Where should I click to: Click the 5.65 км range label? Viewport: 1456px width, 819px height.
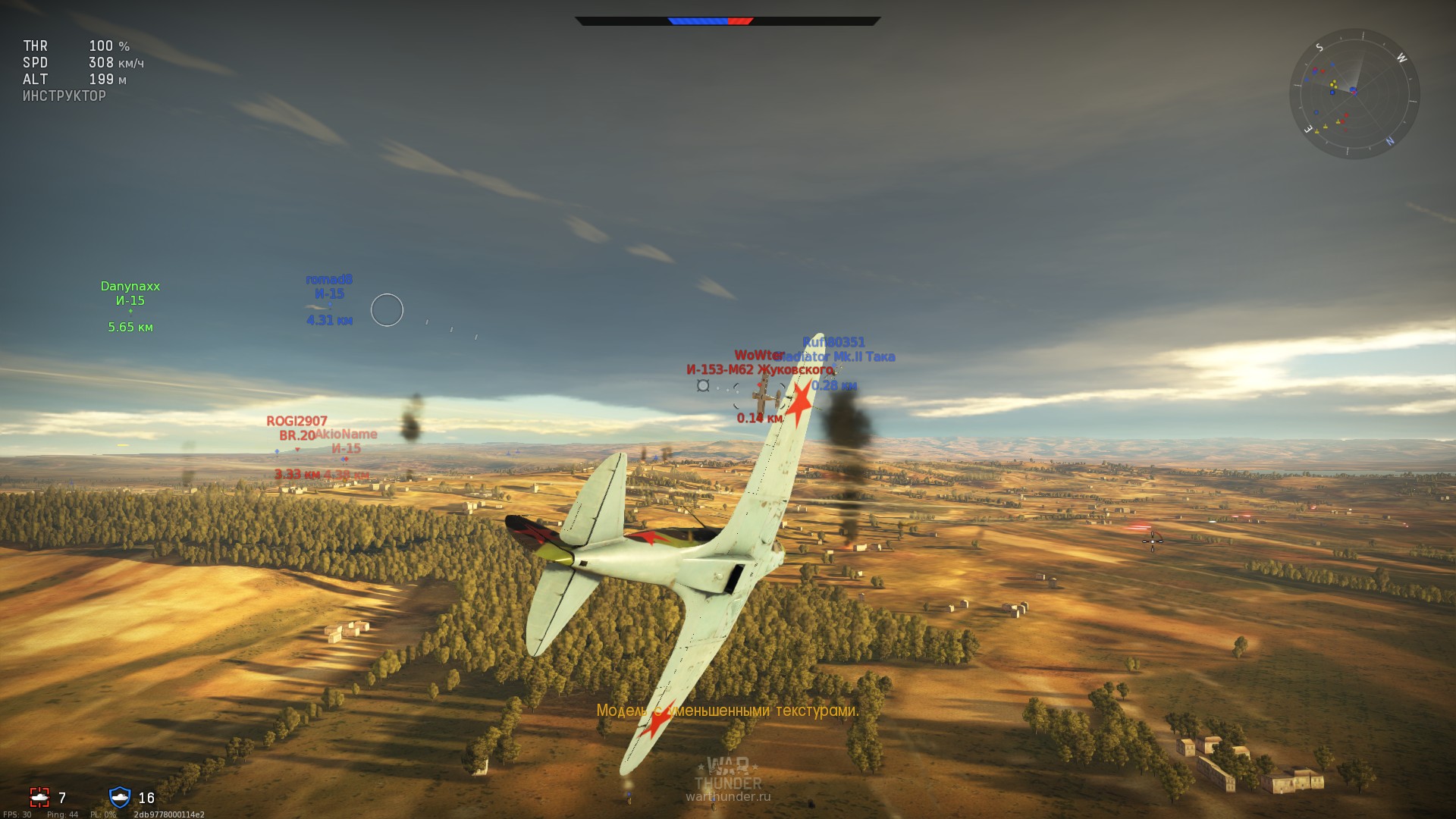click(130, 328)
